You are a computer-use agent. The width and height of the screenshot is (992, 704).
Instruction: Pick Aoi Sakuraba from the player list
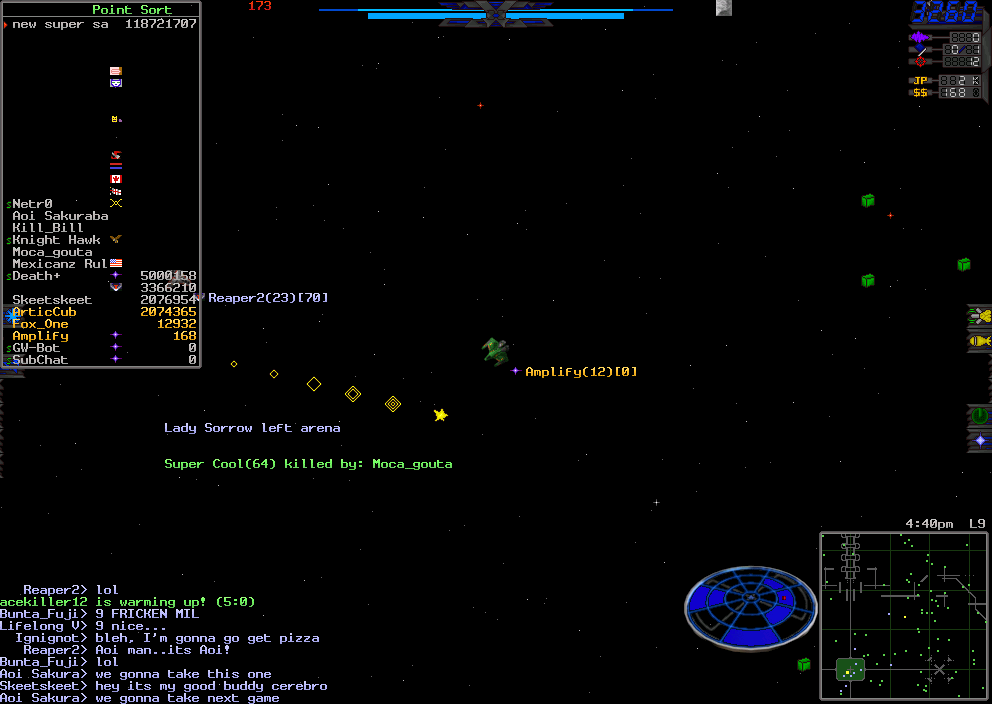60,216
